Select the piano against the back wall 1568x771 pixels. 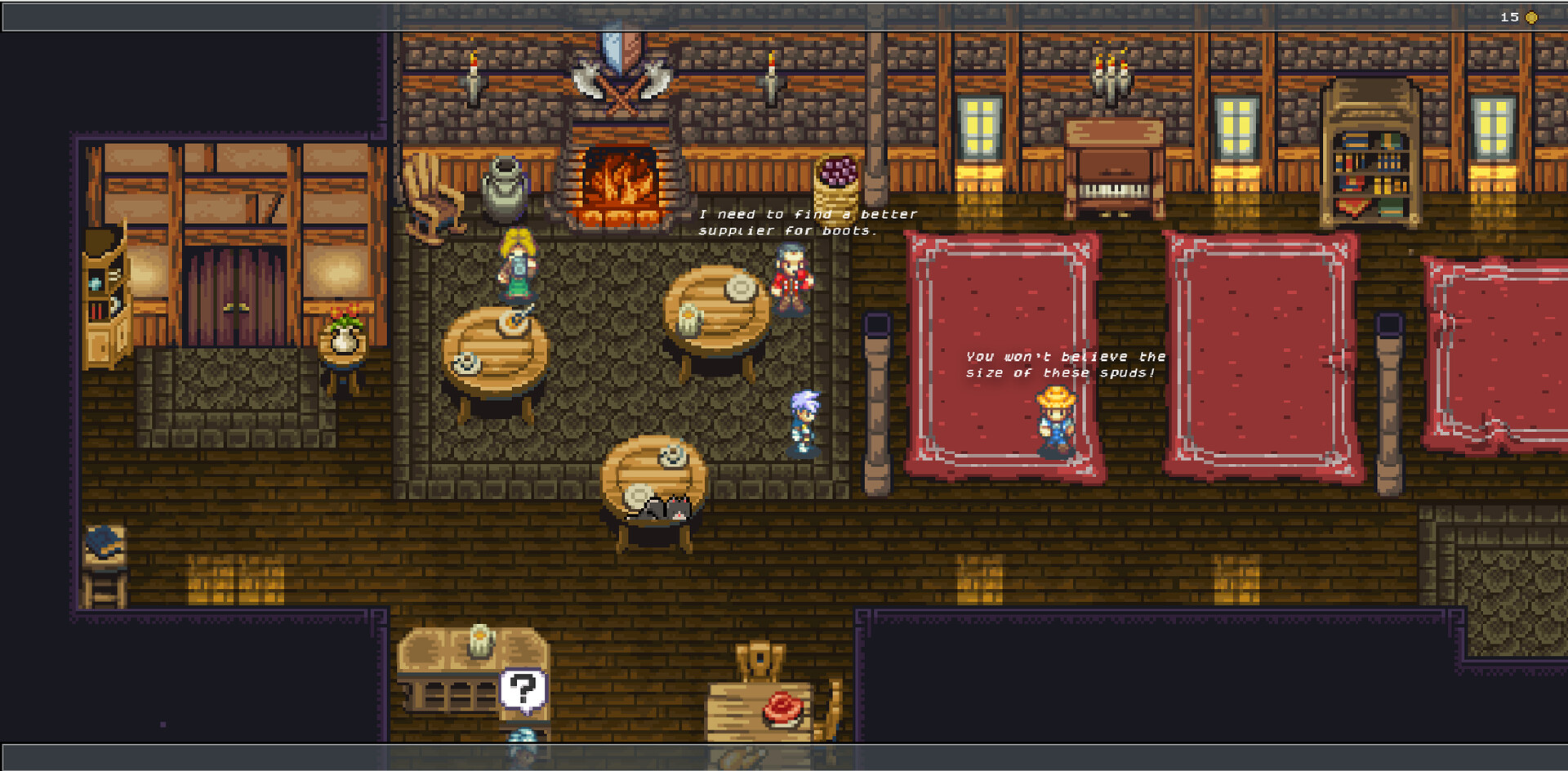point(1113,159)
